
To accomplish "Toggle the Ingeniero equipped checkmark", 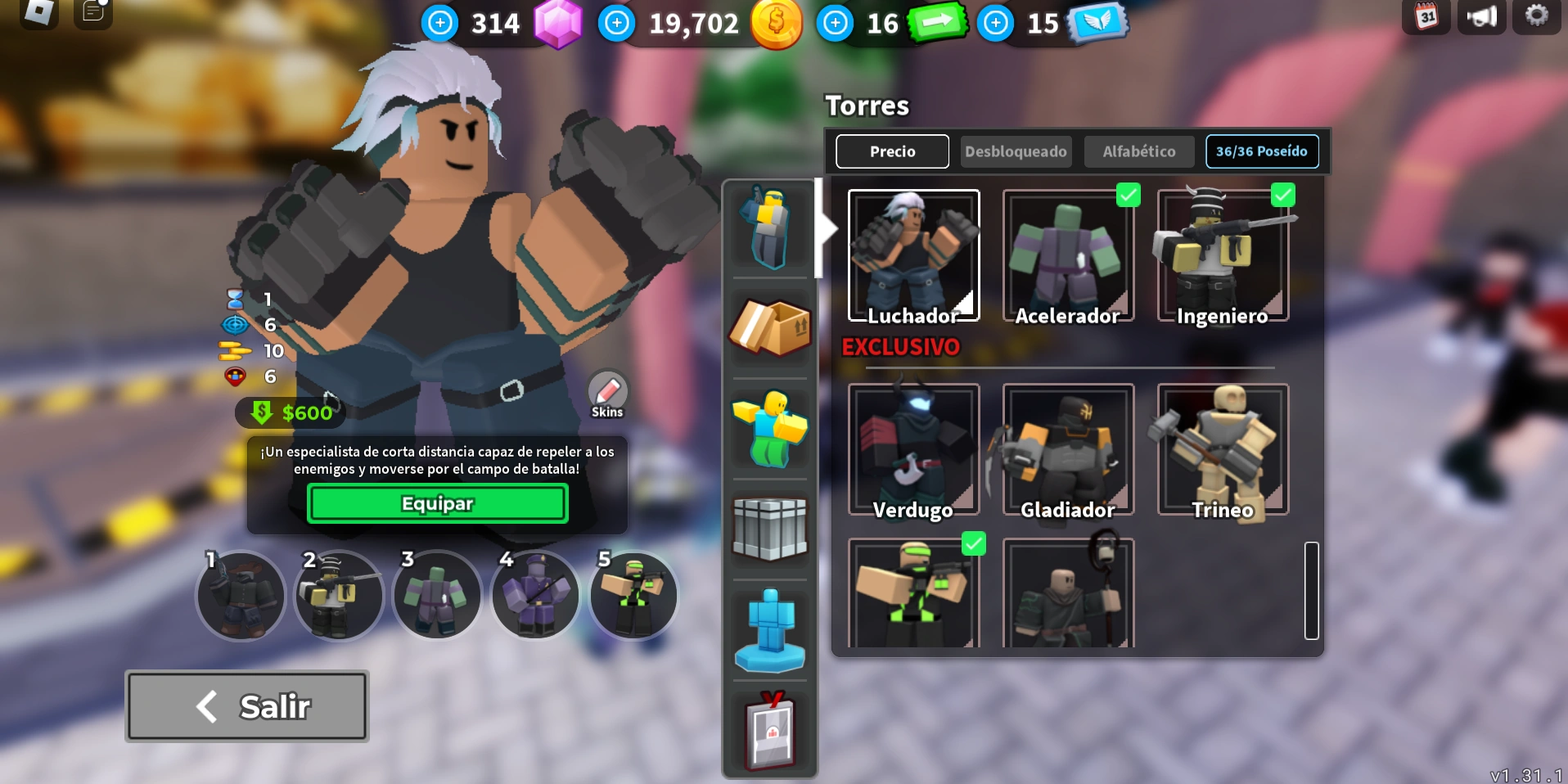I will 1282,195.
